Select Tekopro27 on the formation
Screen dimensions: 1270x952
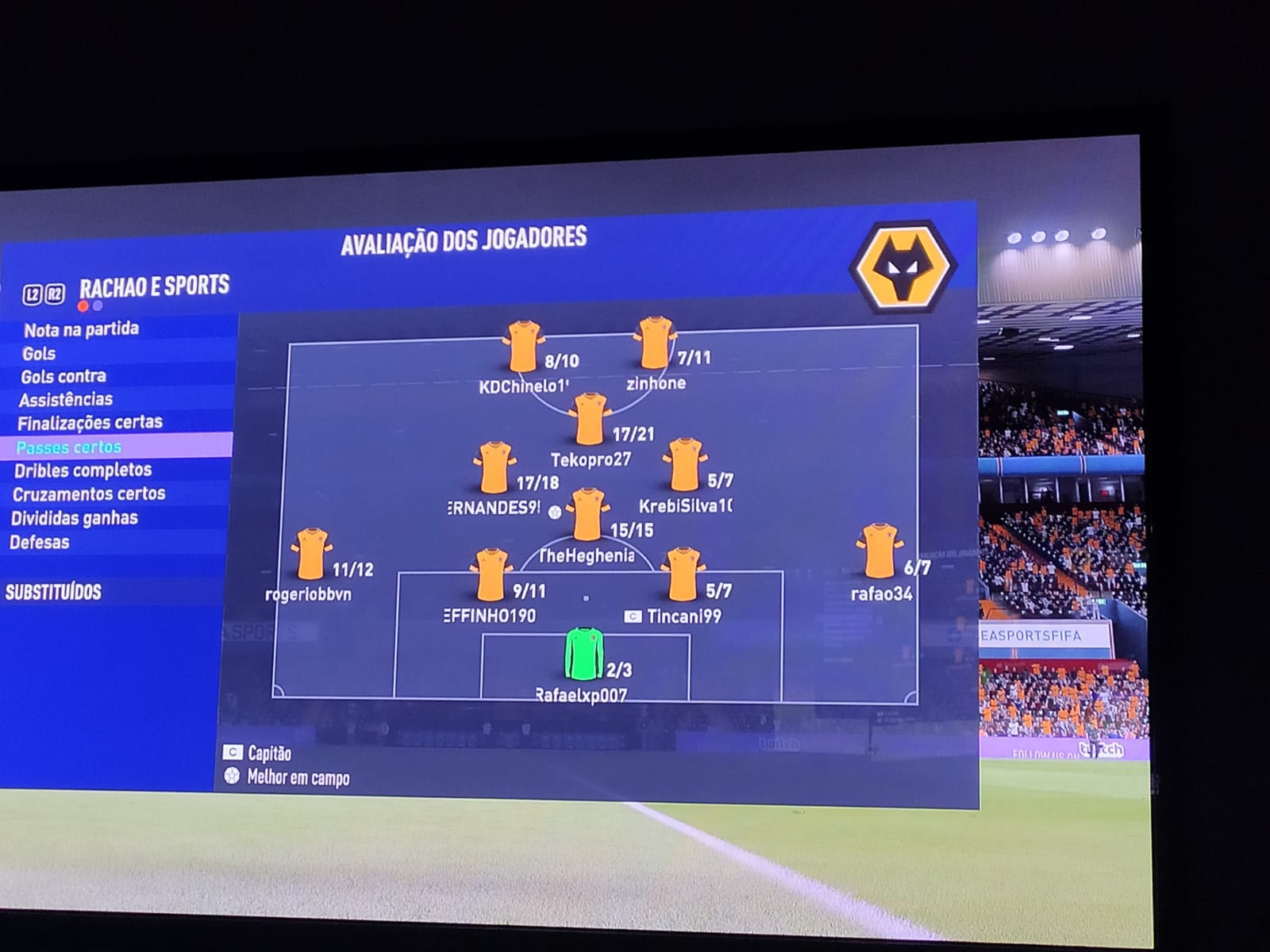pyautogui.click(x=591, y=420)
